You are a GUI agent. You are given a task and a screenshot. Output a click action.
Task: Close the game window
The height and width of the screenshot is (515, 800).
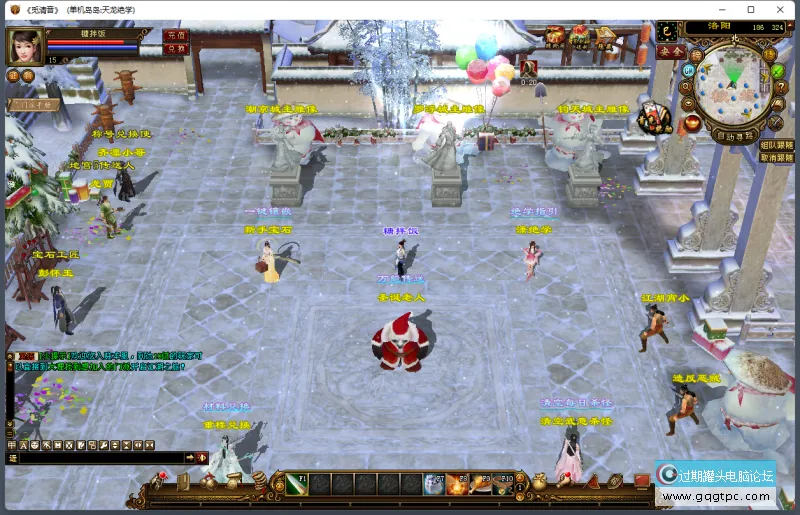pyautogui.click(x=779, y=9)
